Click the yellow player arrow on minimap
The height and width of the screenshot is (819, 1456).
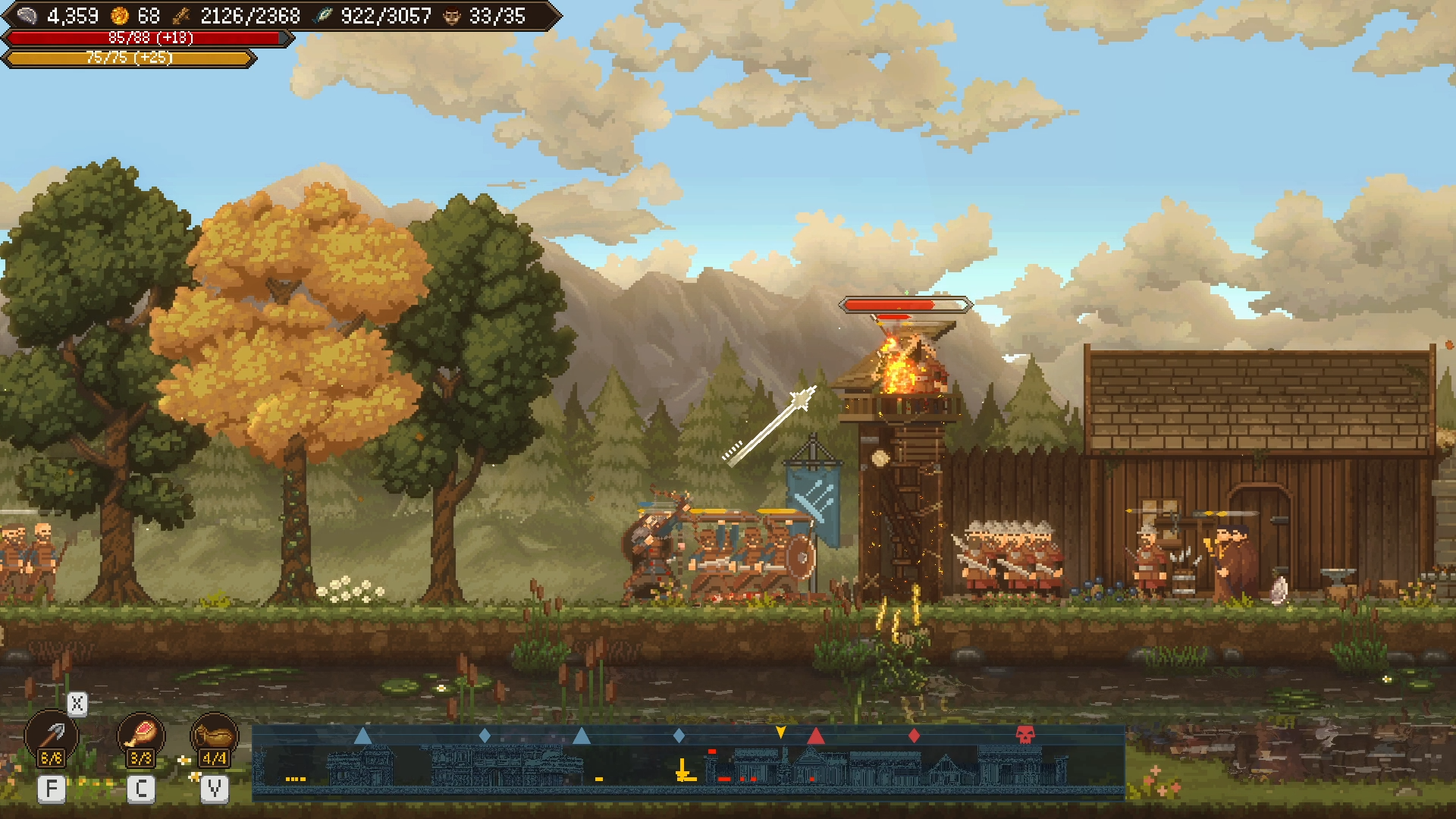pyautogui.click(x=780, y=732)
